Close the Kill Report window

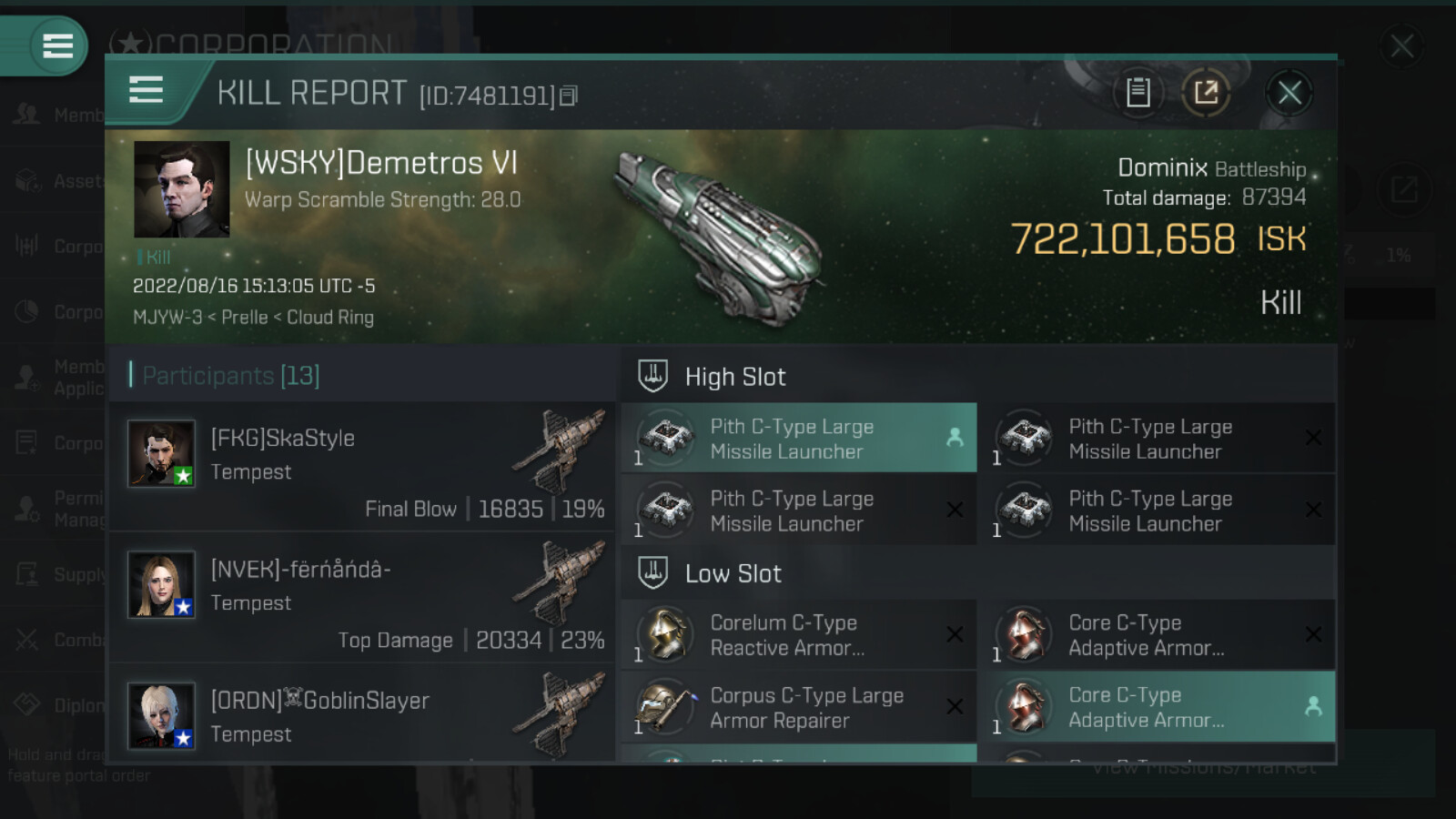pyautogui.click(x=1289, y=93)
